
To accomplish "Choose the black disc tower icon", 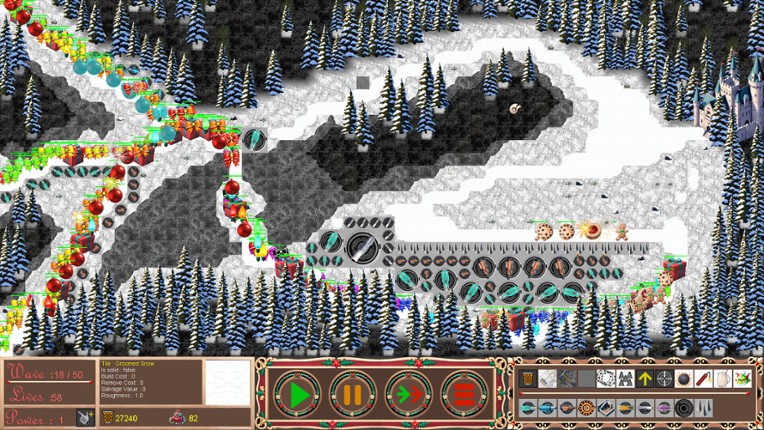I will click(x=684, y=408).
